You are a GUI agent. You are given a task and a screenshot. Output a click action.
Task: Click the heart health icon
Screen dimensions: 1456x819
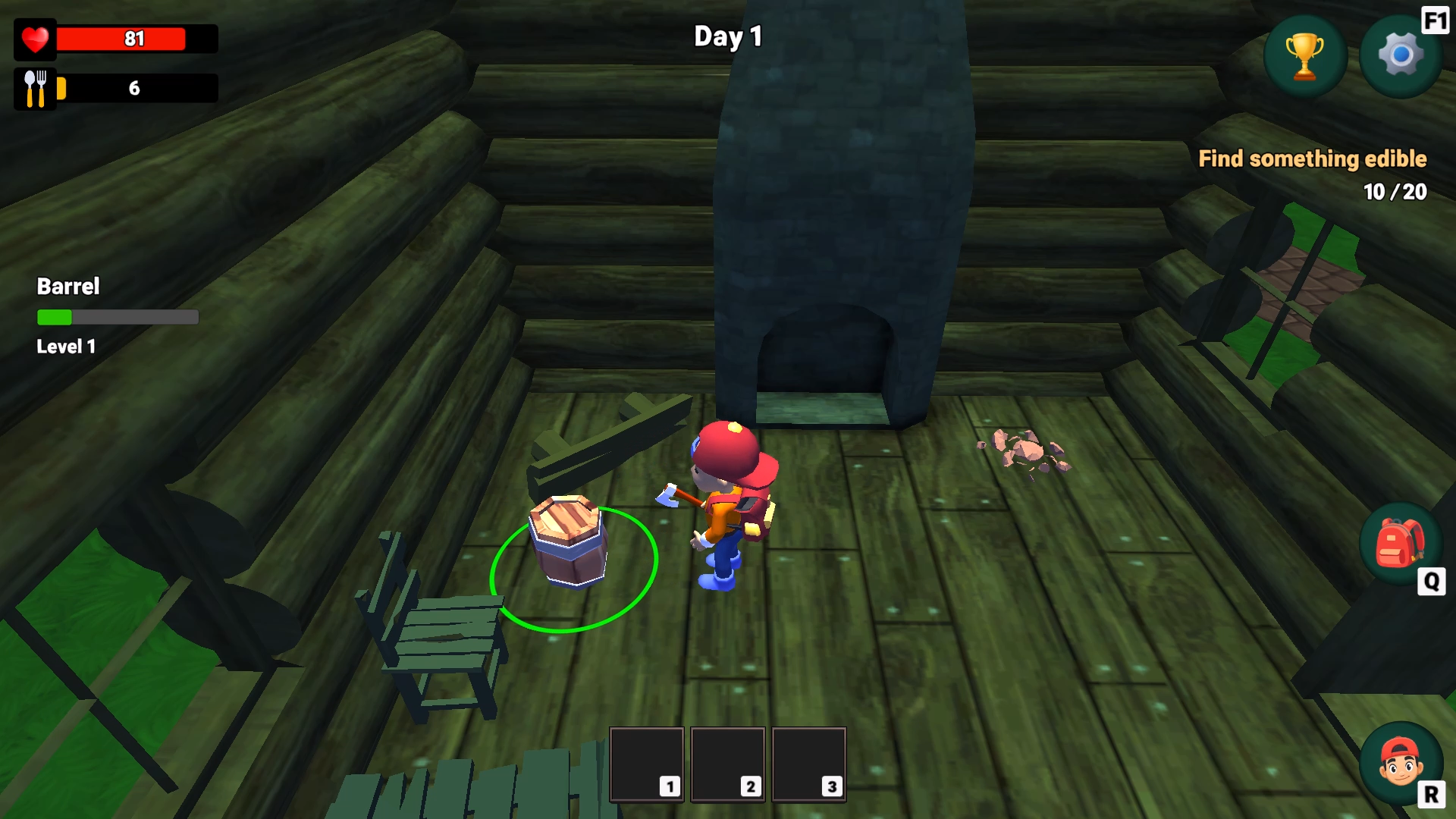(34, 39)
